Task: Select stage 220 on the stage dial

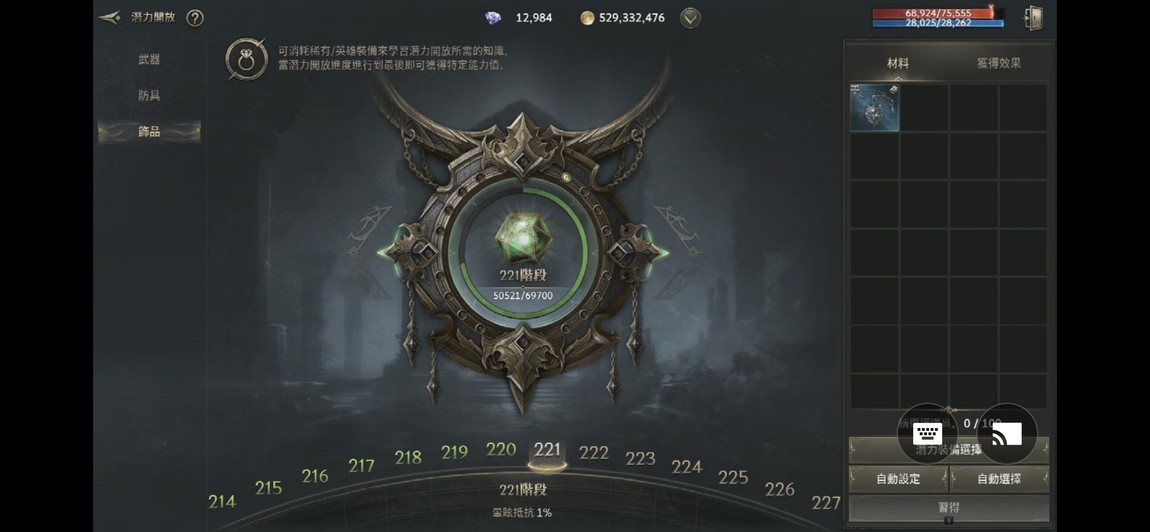Action: point(501,449)
